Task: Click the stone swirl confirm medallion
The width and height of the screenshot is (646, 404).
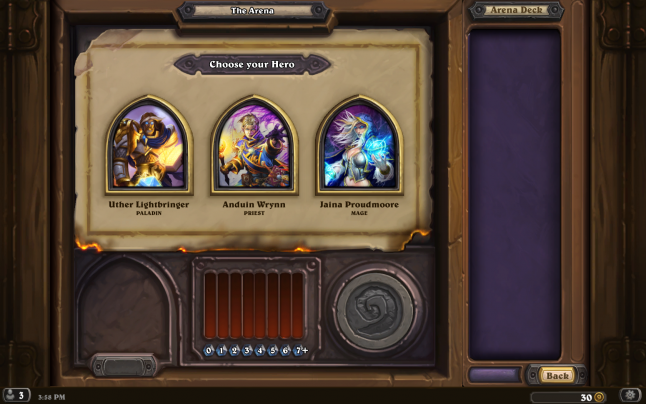Action: pyautogui.click(x=372, y=307)
